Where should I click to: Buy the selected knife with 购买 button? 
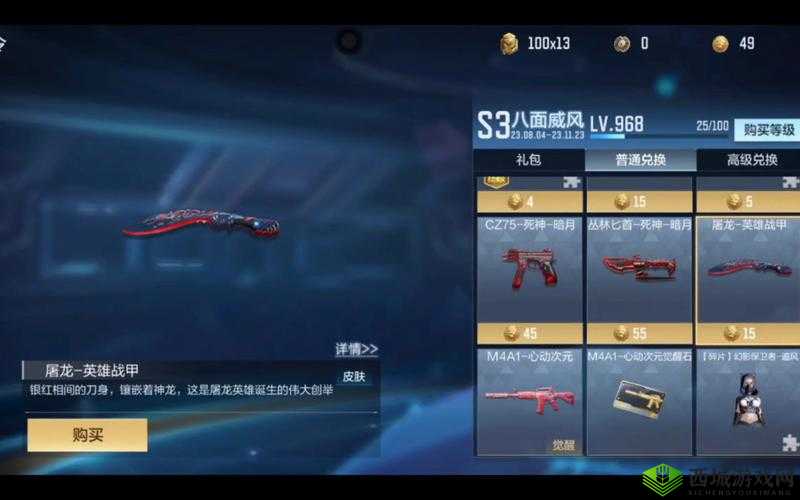click(x=87, y=434)
